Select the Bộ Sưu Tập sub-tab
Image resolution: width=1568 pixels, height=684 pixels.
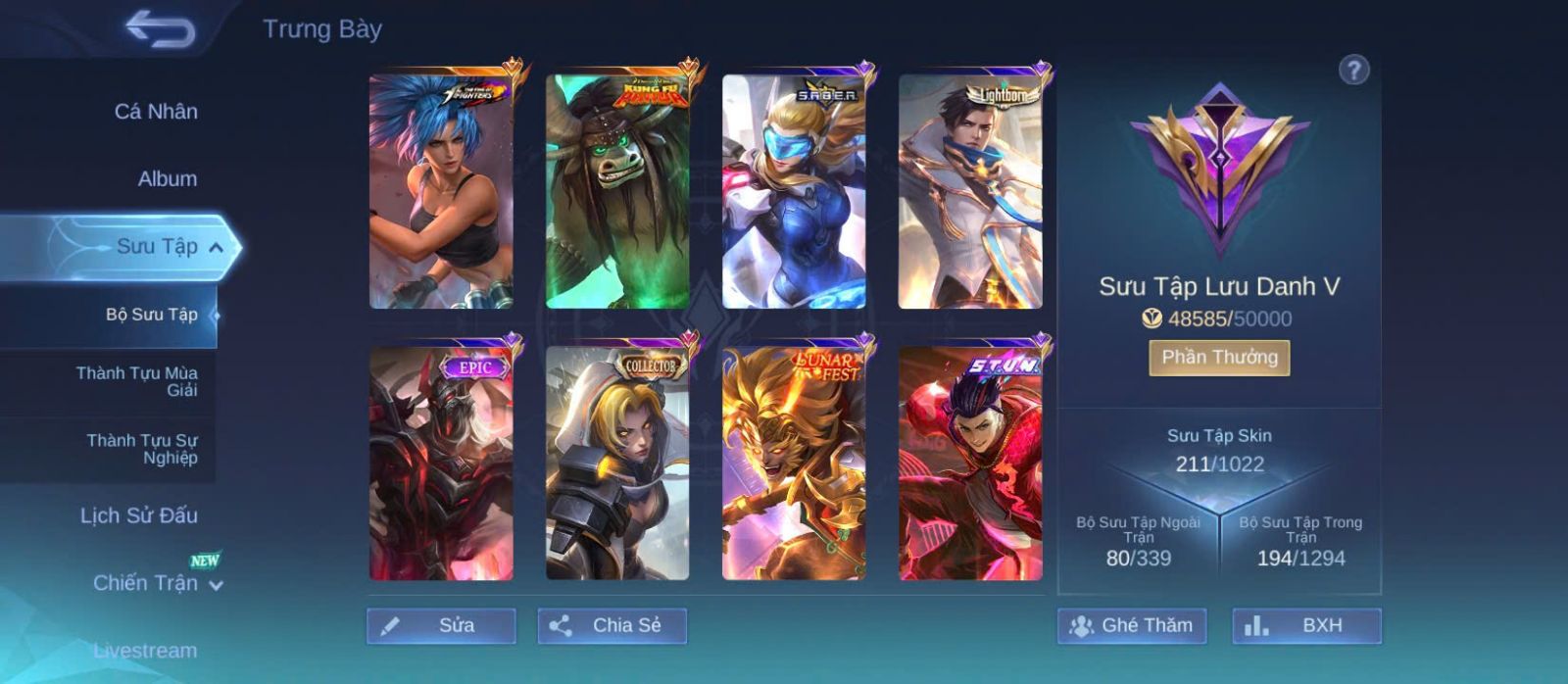click(x=151, y=315)
